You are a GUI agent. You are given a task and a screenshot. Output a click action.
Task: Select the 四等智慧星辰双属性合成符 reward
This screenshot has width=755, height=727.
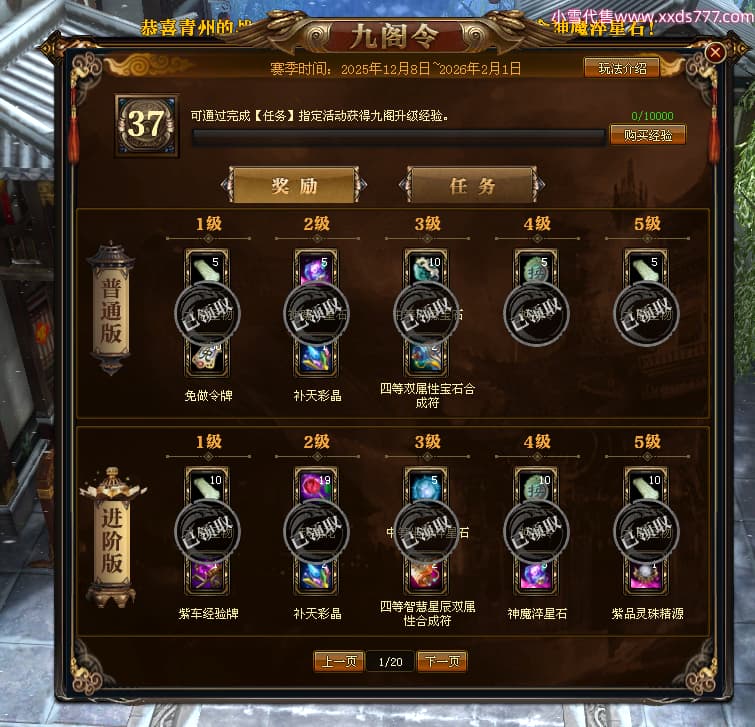click(427, 530)
